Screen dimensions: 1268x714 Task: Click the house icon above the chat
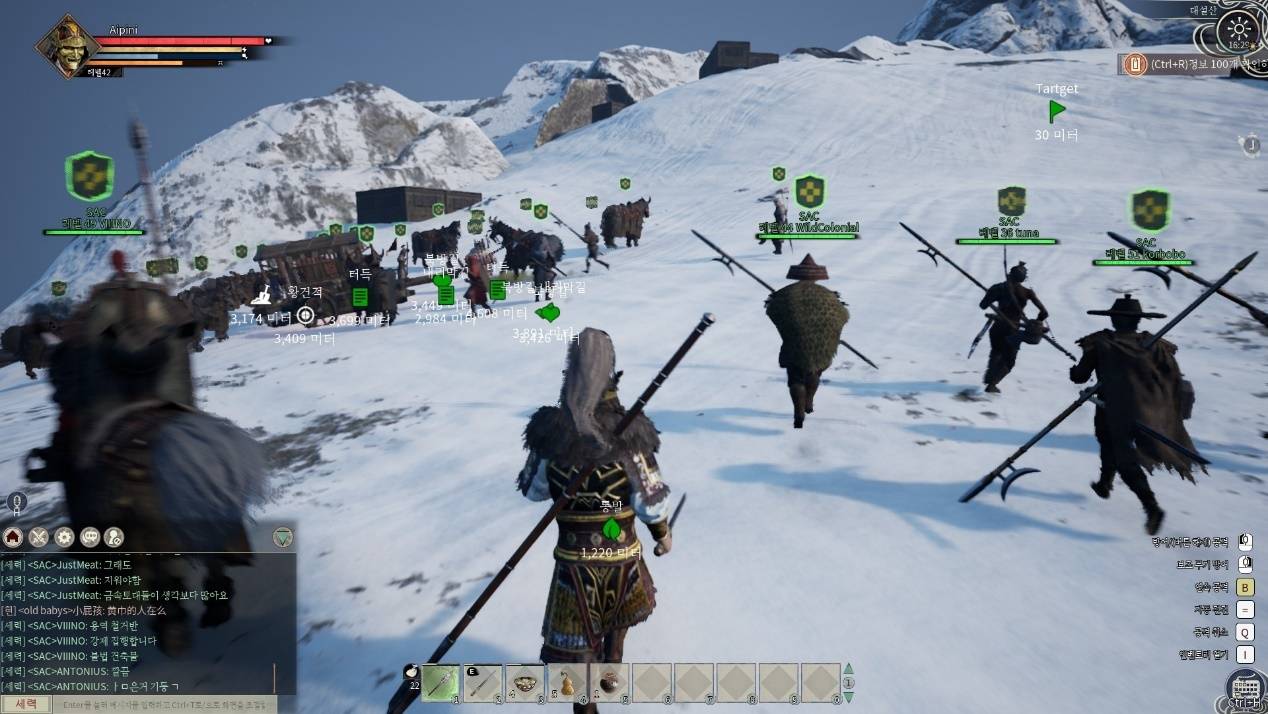[13, 537]
